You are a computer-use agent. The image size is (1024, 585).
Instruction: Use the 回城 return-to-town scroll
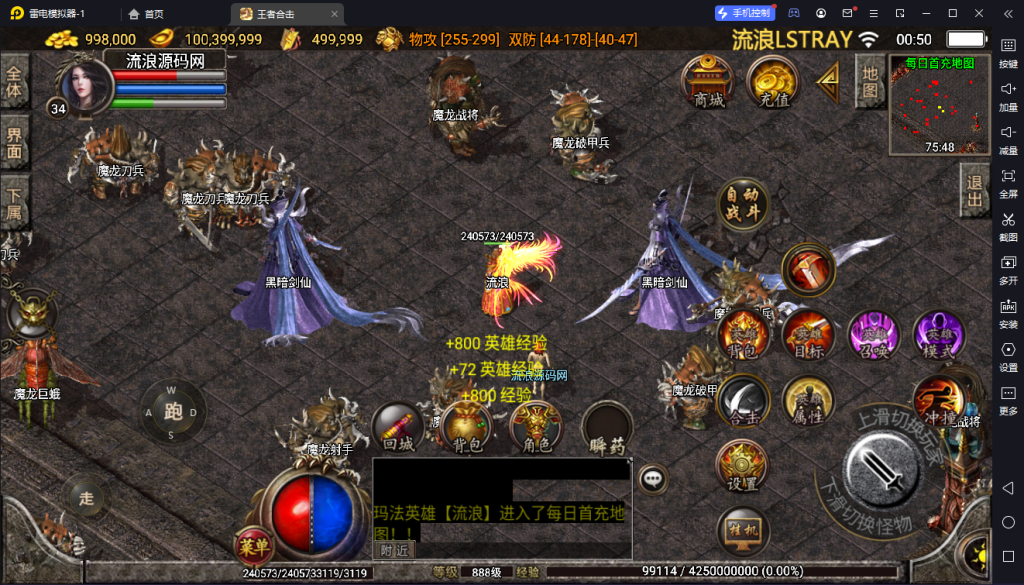[398, 427]
